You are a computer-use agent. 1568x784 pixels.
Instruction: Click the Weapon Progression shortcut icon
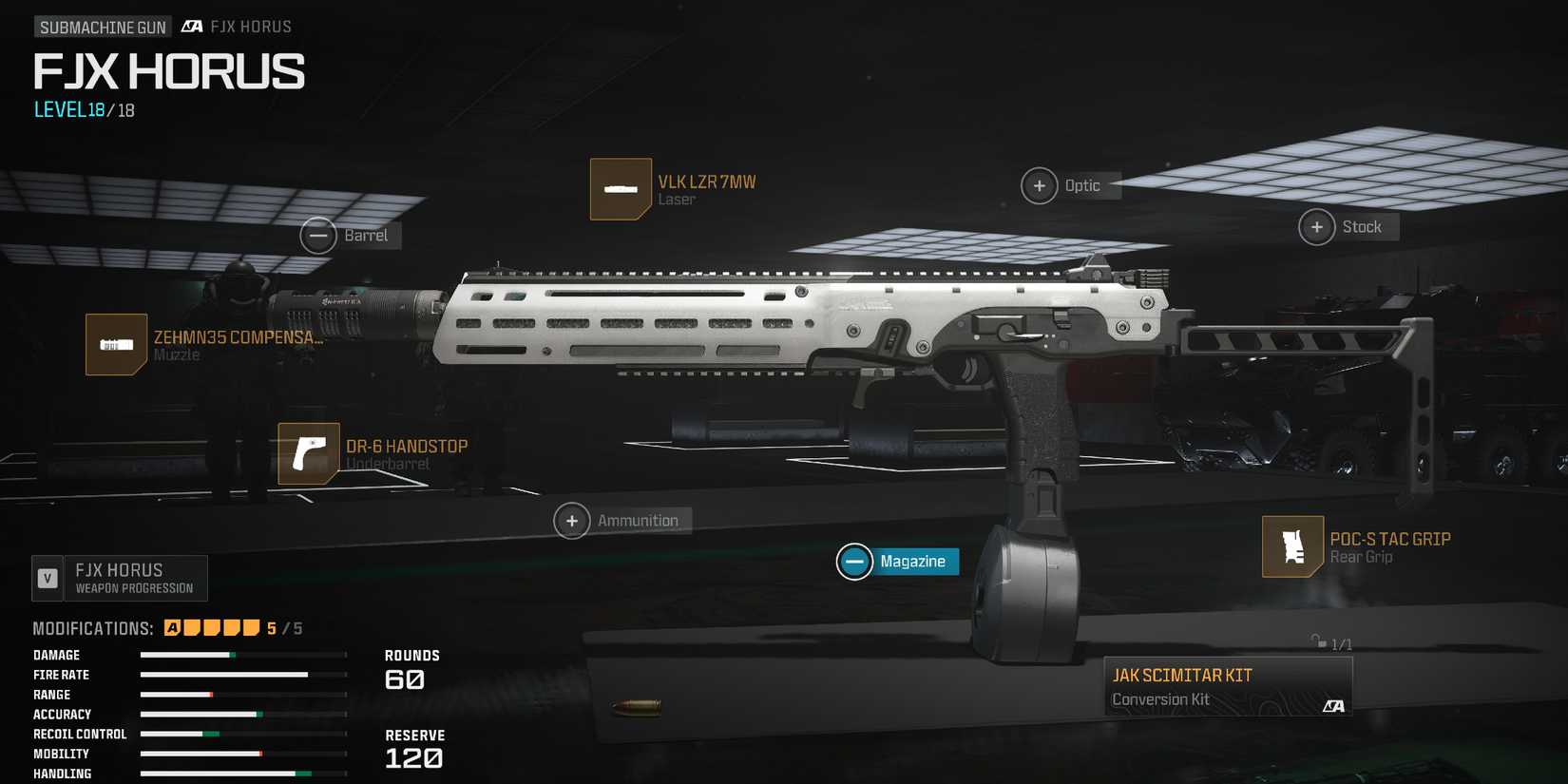46,577
